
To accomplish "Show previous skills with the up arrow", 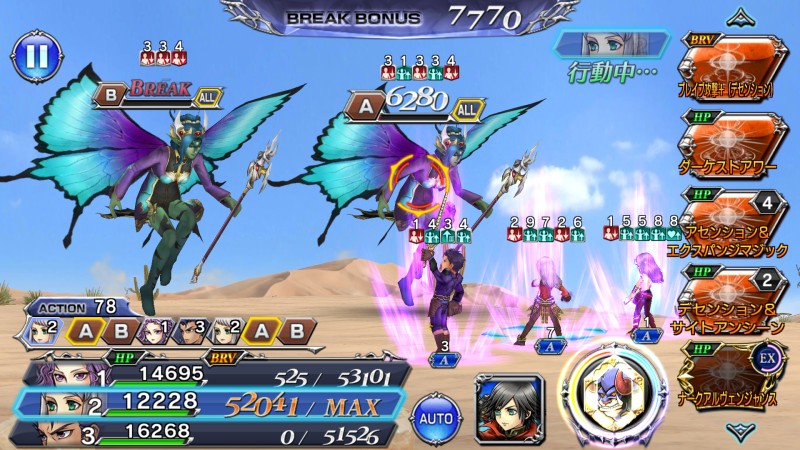I will pos(741,15).
